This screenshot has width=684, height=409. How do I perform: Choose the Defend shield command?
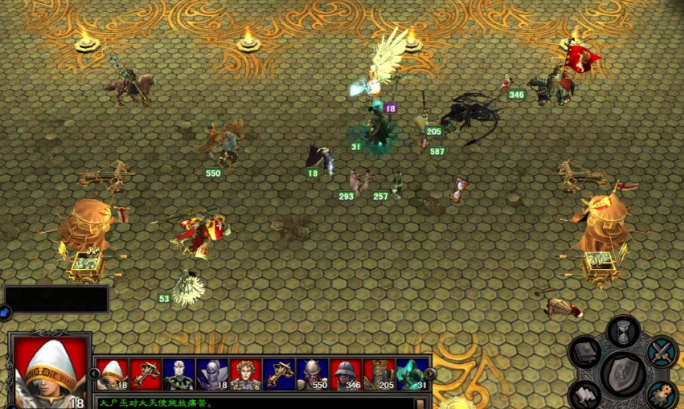(x=622, y=373)
